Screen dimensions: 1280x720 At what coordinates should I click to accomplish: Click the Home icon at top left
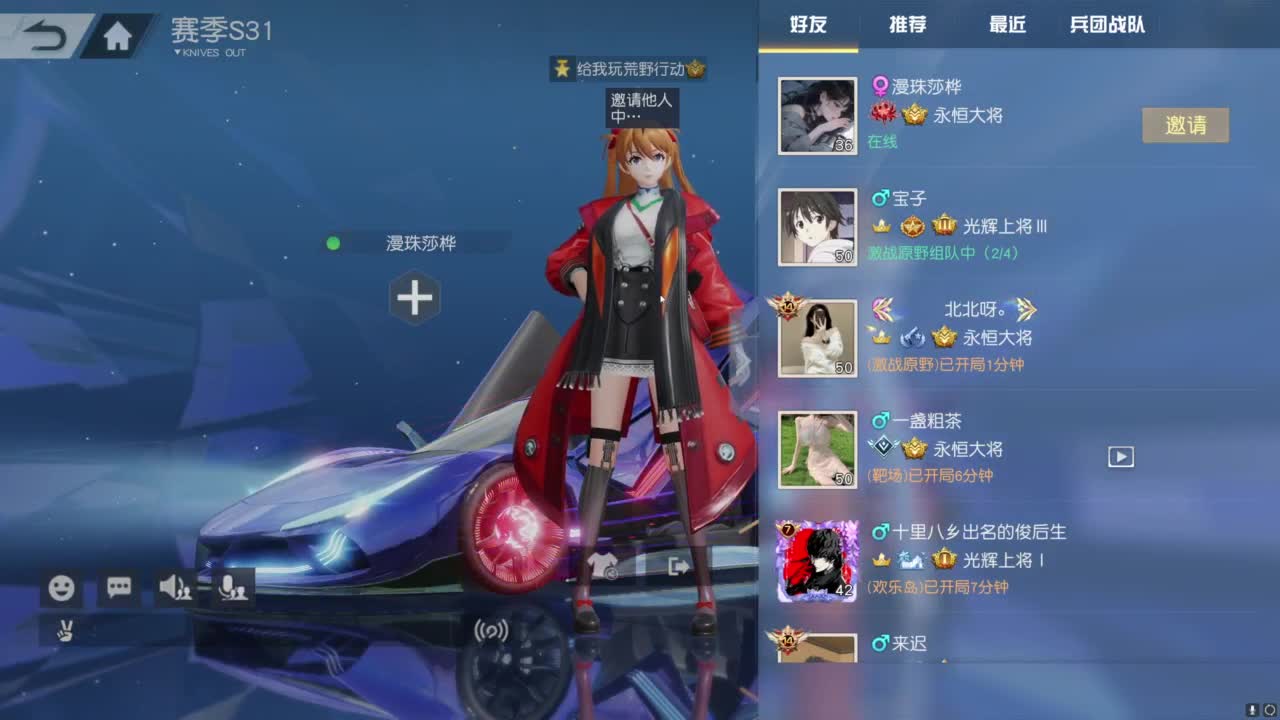click(x=119, y=33)
